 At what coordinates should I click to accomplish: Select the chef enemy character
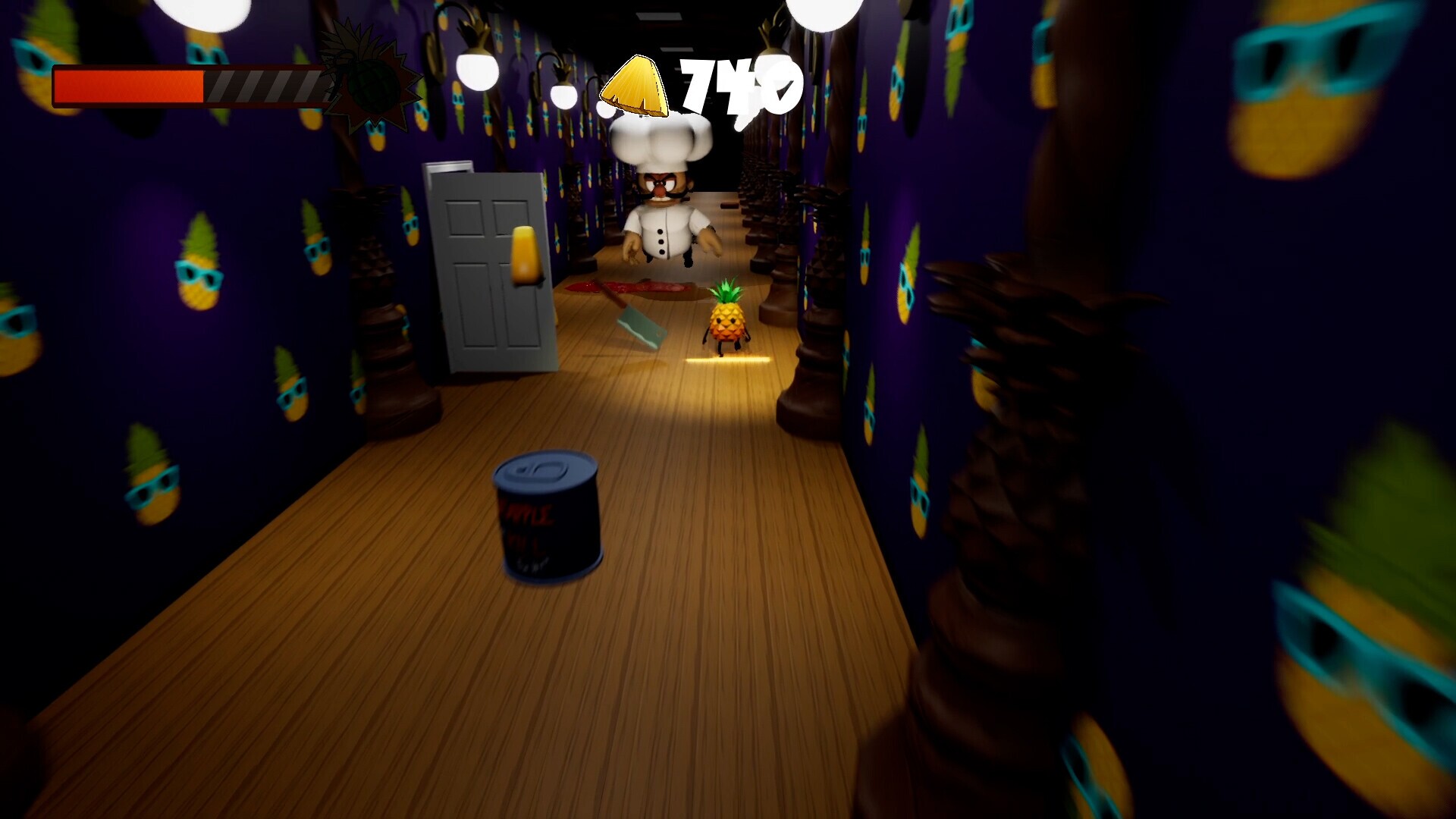pos(667,220)
